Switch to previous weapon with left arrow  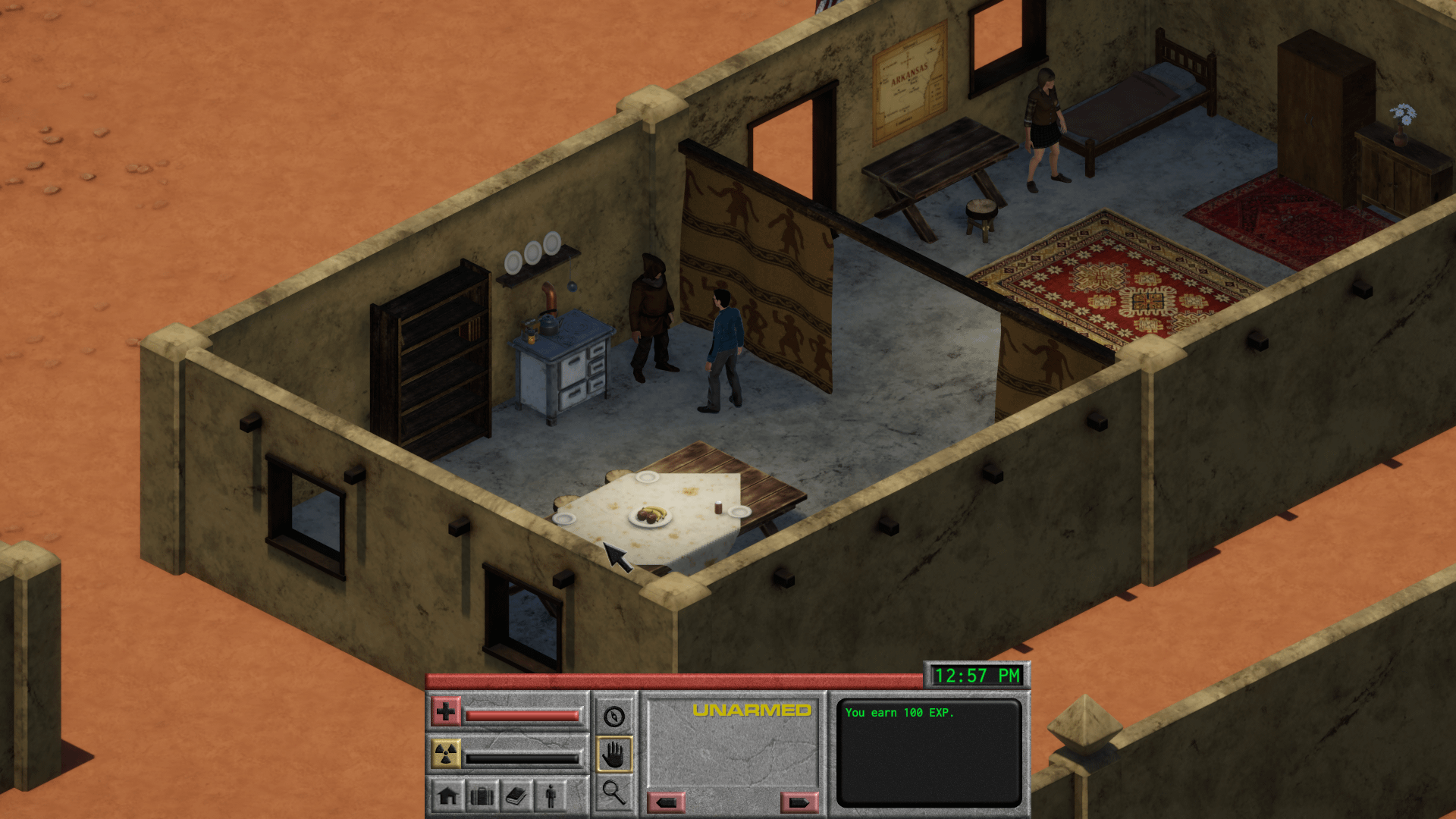pos(667,802)
